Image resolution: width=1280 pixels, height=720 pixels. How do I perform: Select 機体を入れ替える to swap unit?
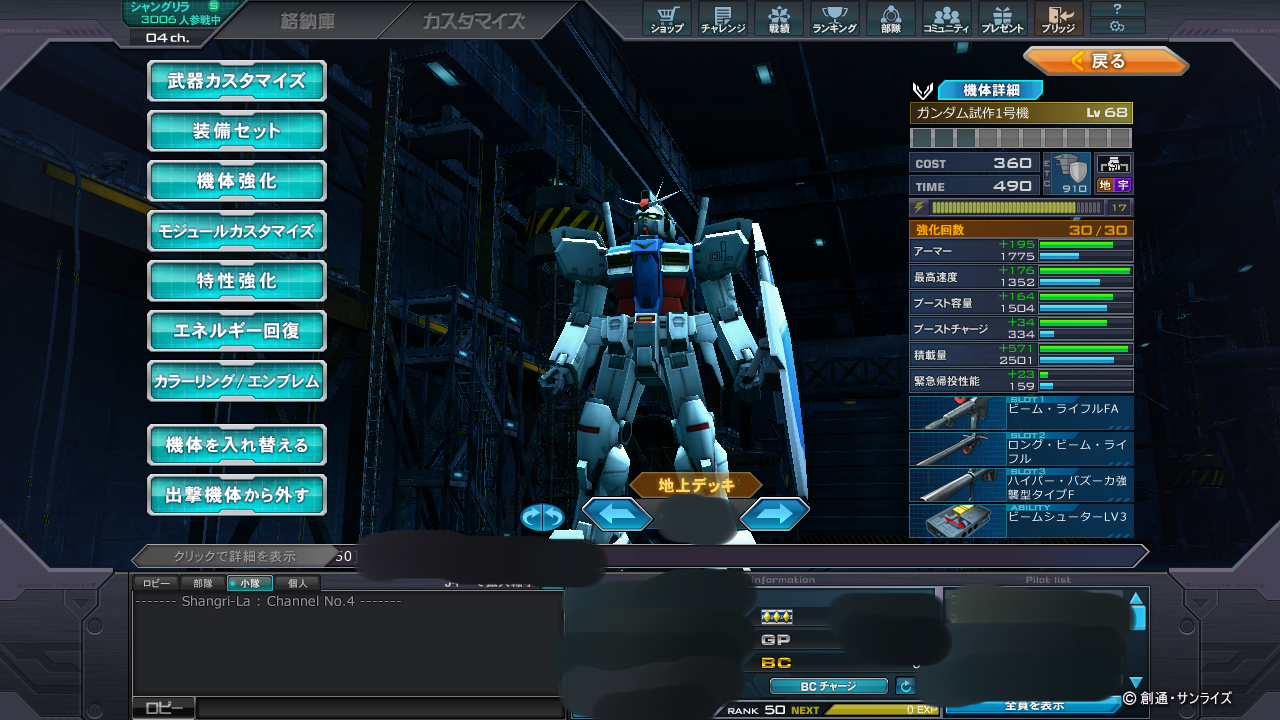pos(237,445)
